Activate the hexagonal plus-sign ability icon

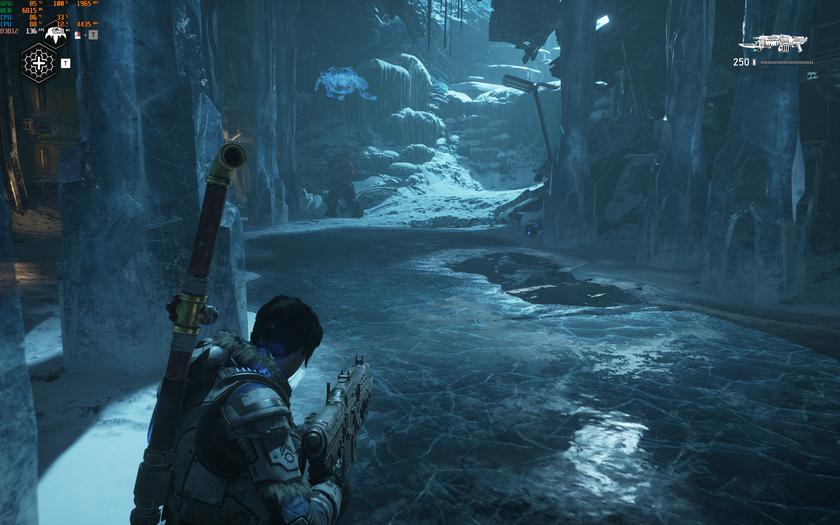click(39, 63)
